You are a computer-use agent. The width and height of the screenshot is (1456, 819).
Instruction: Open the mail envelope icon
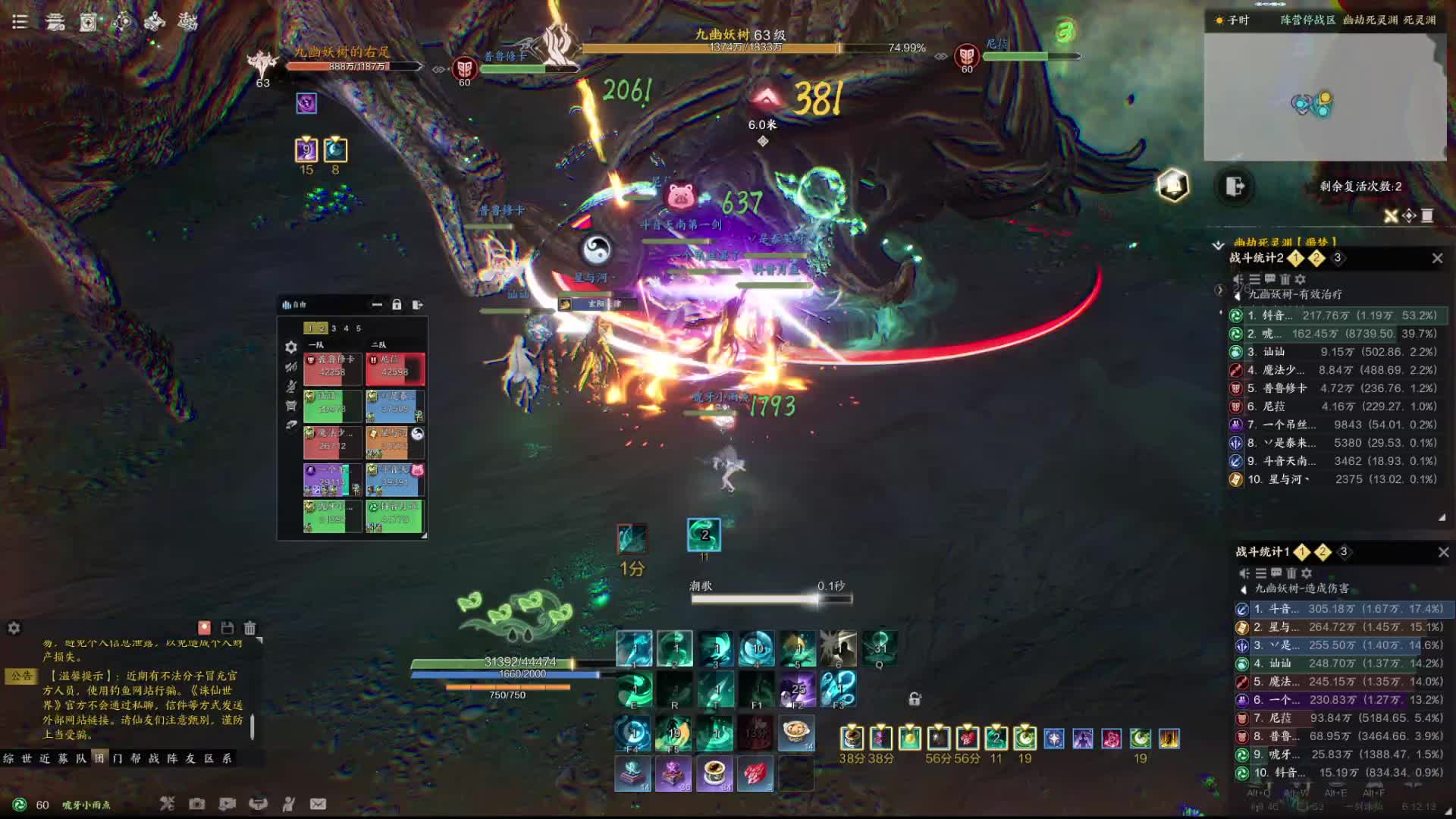point(318,804)
